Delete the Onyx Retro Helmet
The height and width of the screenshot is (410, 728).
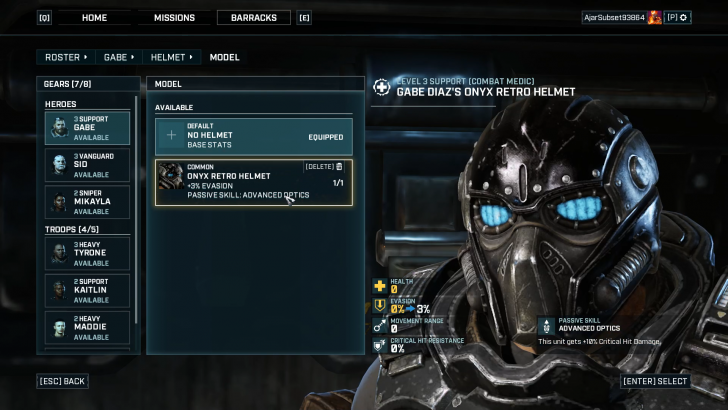[323, 167]
